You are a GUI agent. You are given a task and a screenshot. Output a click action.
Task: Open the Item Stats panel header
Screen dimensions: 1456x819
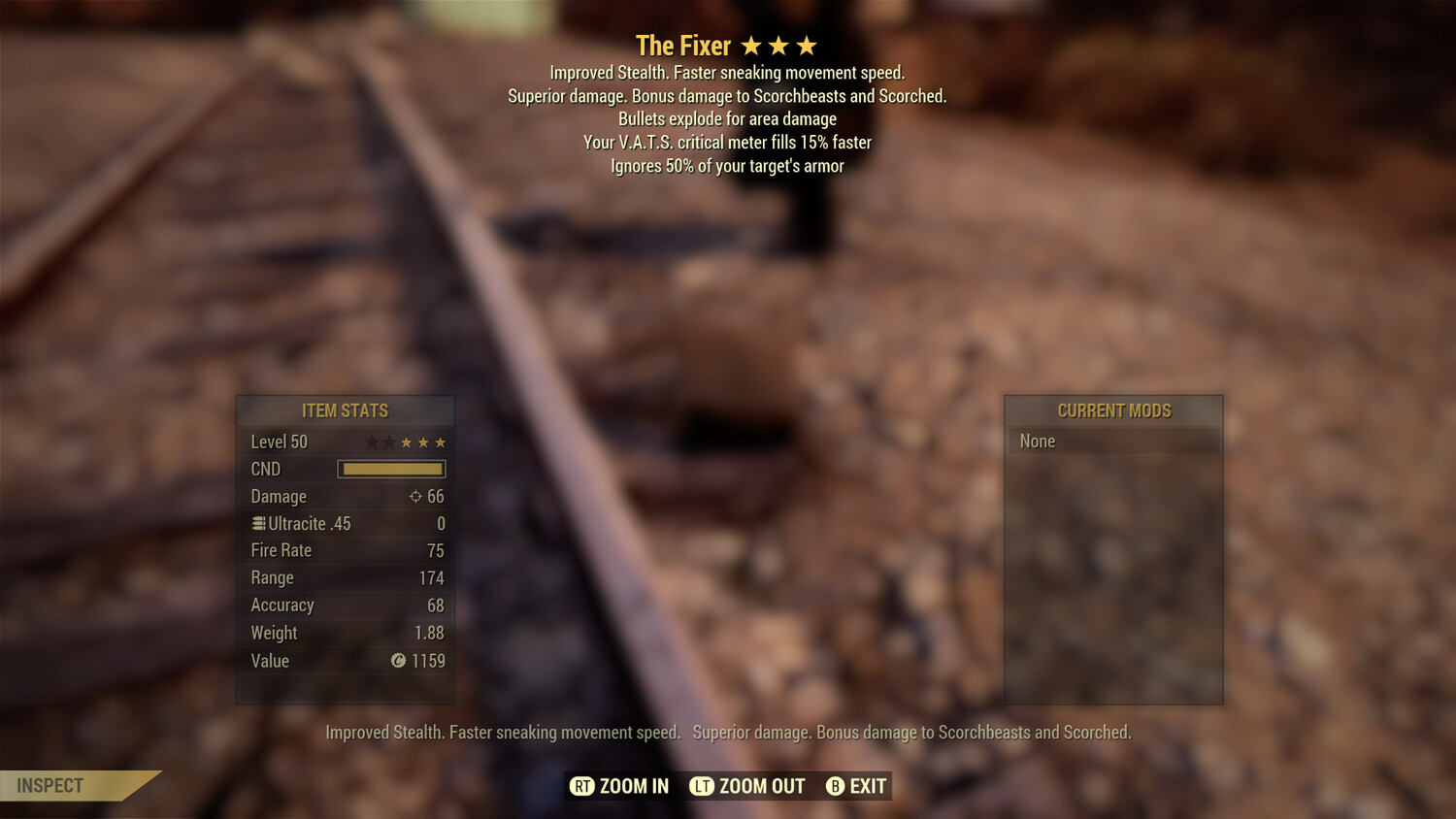[345, 410]
